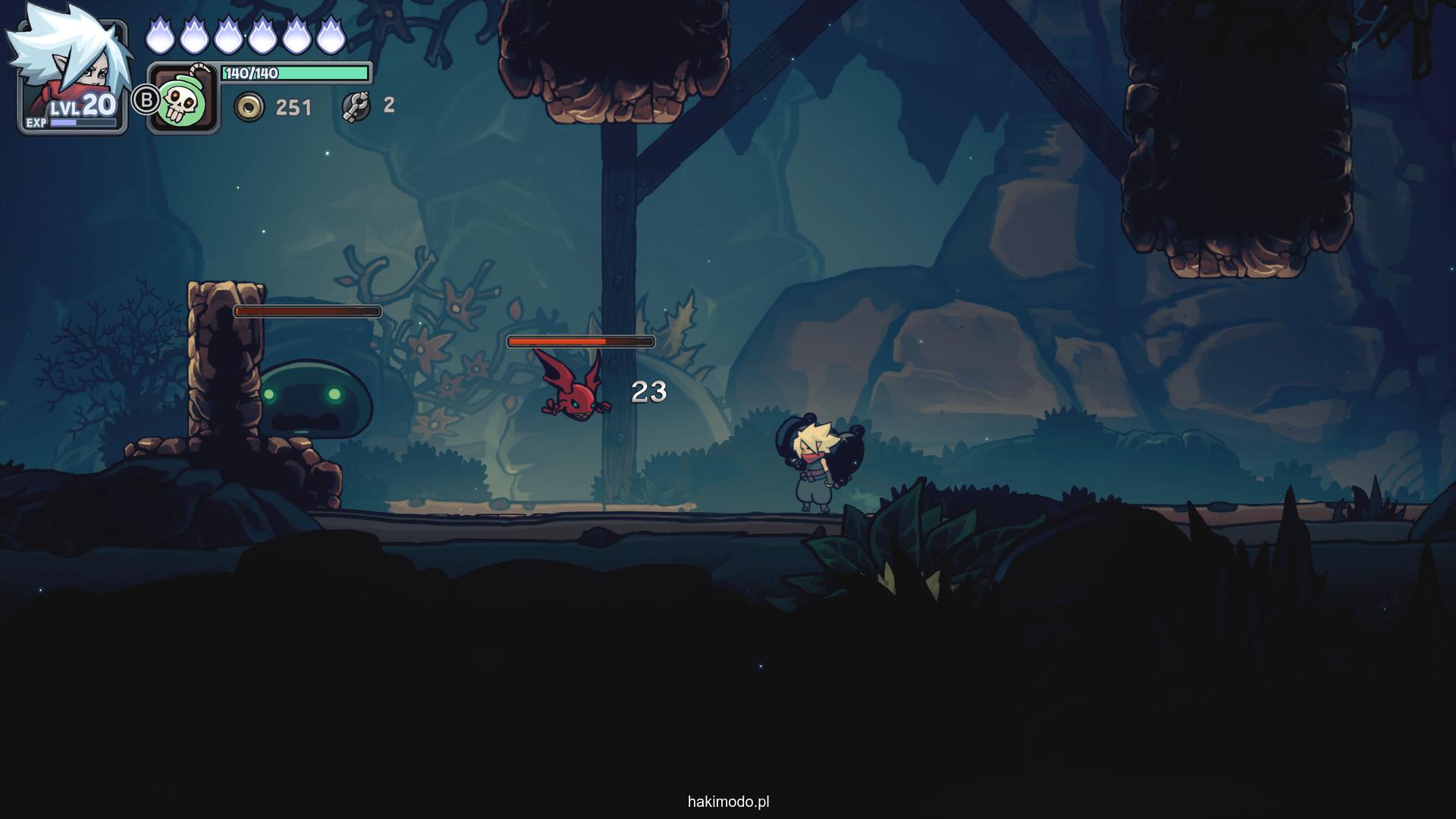Click the gold coin currency icon
Viewport: 1456px width, 819px height.
click(249, 107)
